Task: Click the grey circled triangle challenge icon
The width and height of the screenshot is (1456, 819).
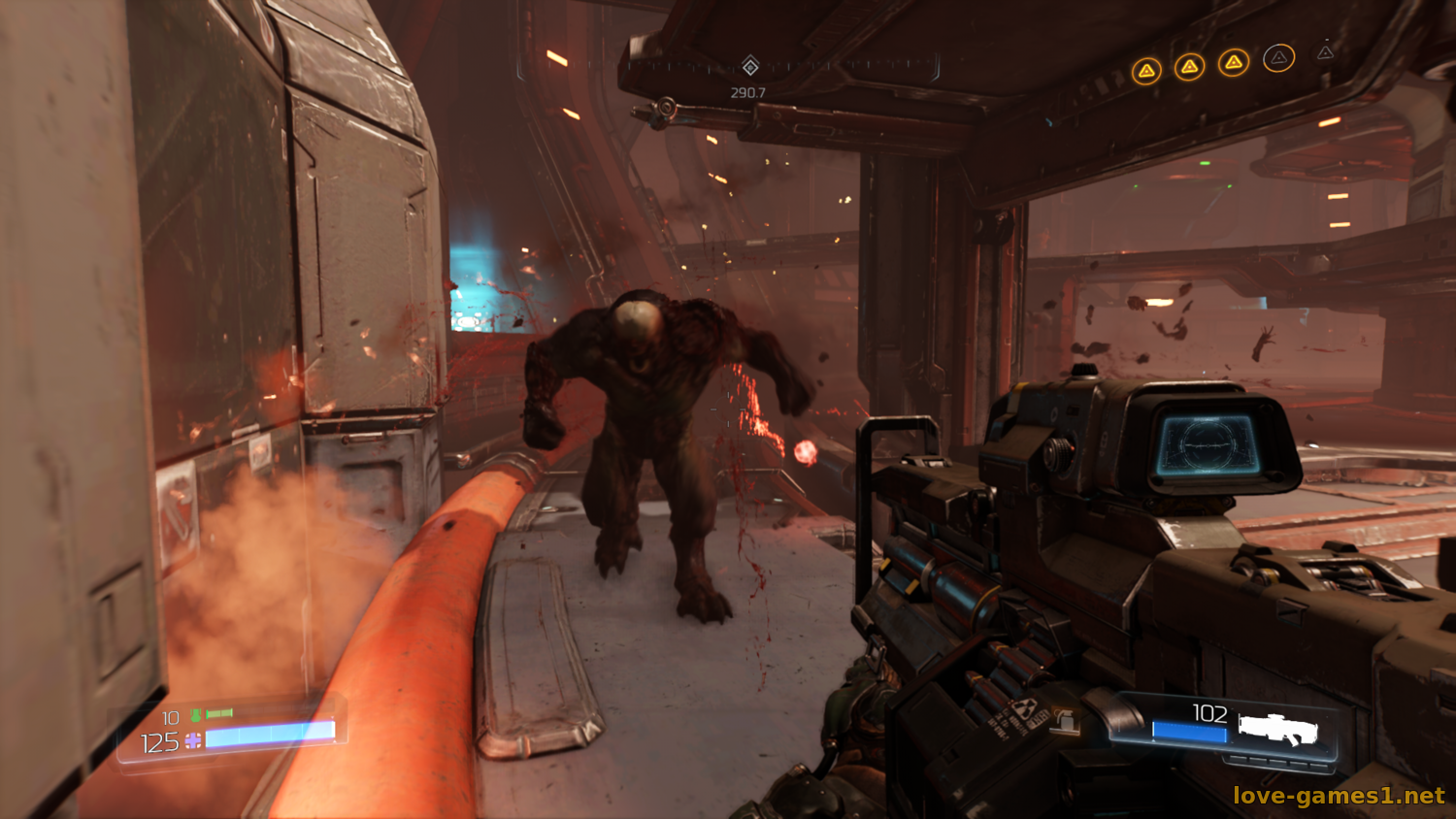Action: pos(1278,58)
